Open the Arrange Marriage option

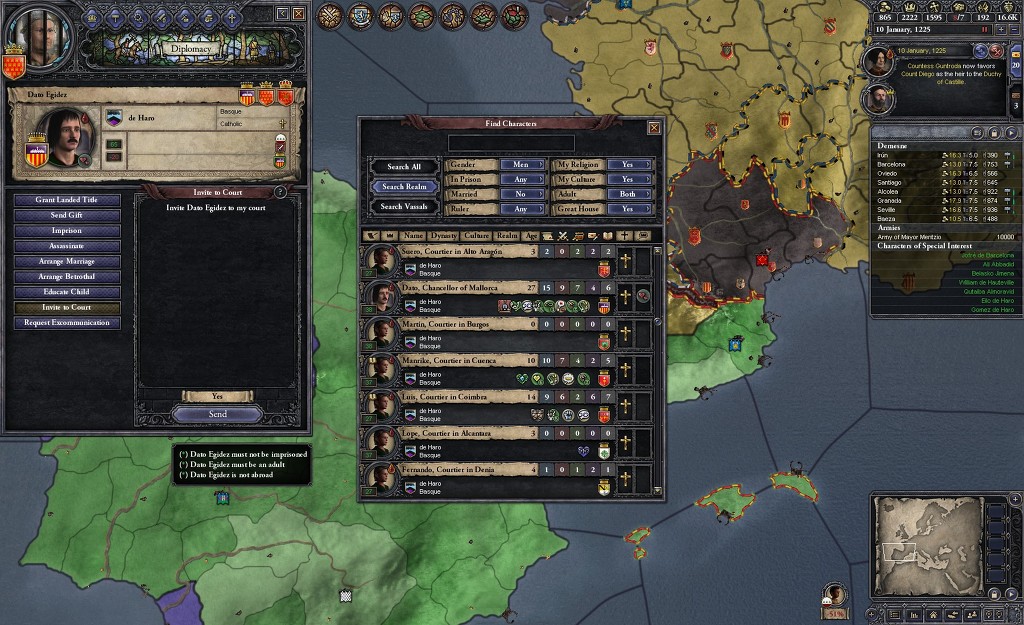tap(67, 261)
